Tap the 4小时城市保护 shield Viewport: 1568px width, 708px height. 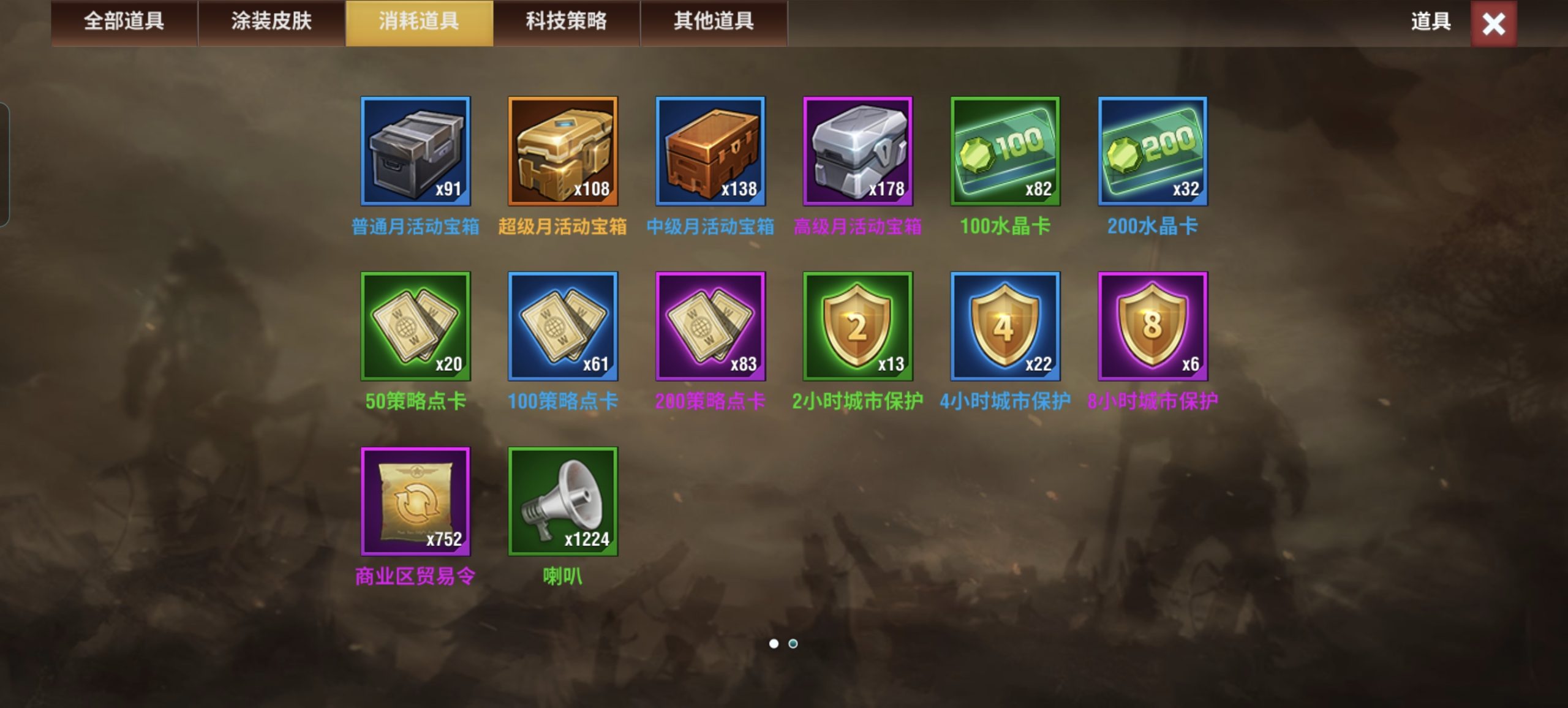click(1005, 328)
